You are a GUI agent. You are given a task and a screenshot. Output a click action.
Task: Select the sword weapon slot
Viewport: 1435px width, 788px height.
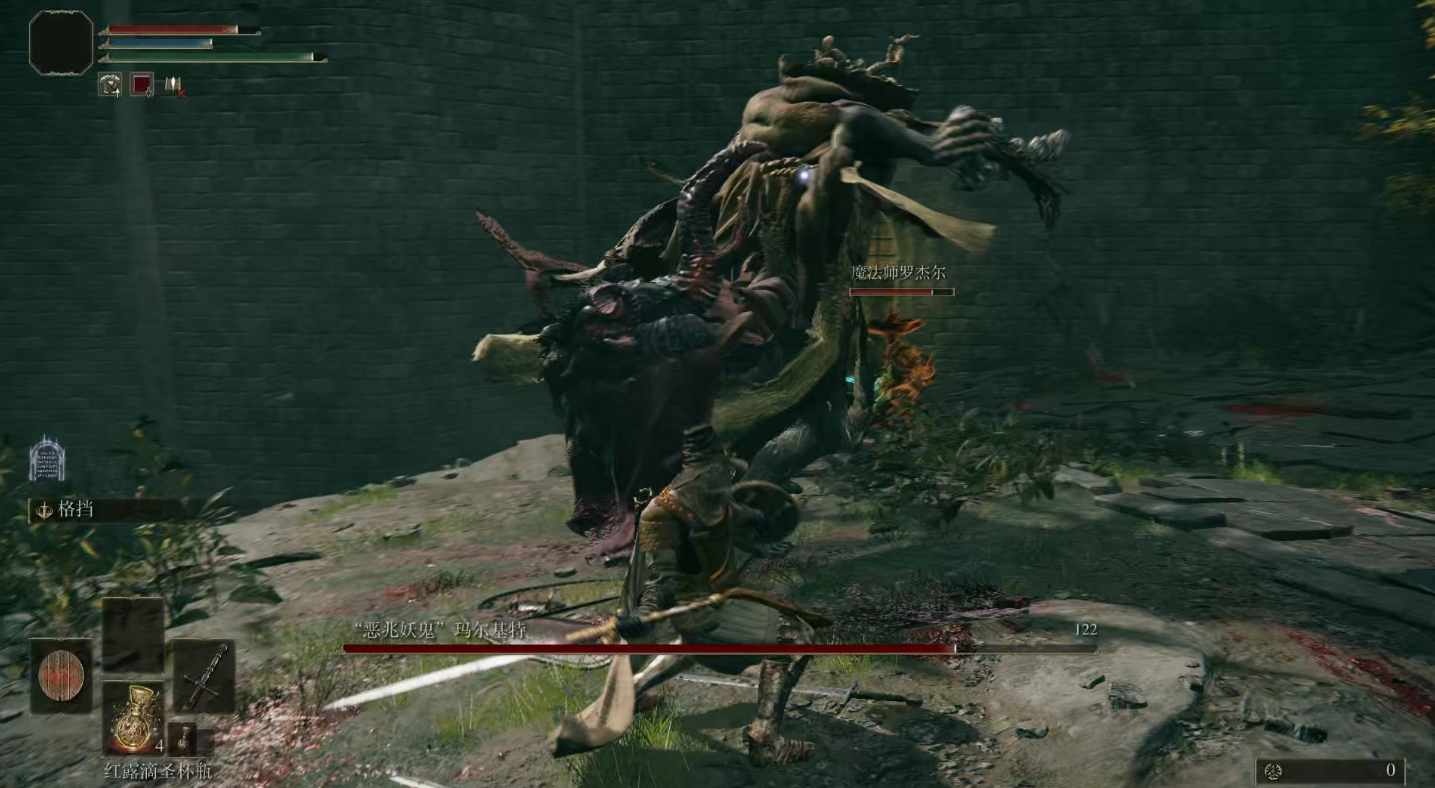[x=203, y=675]
